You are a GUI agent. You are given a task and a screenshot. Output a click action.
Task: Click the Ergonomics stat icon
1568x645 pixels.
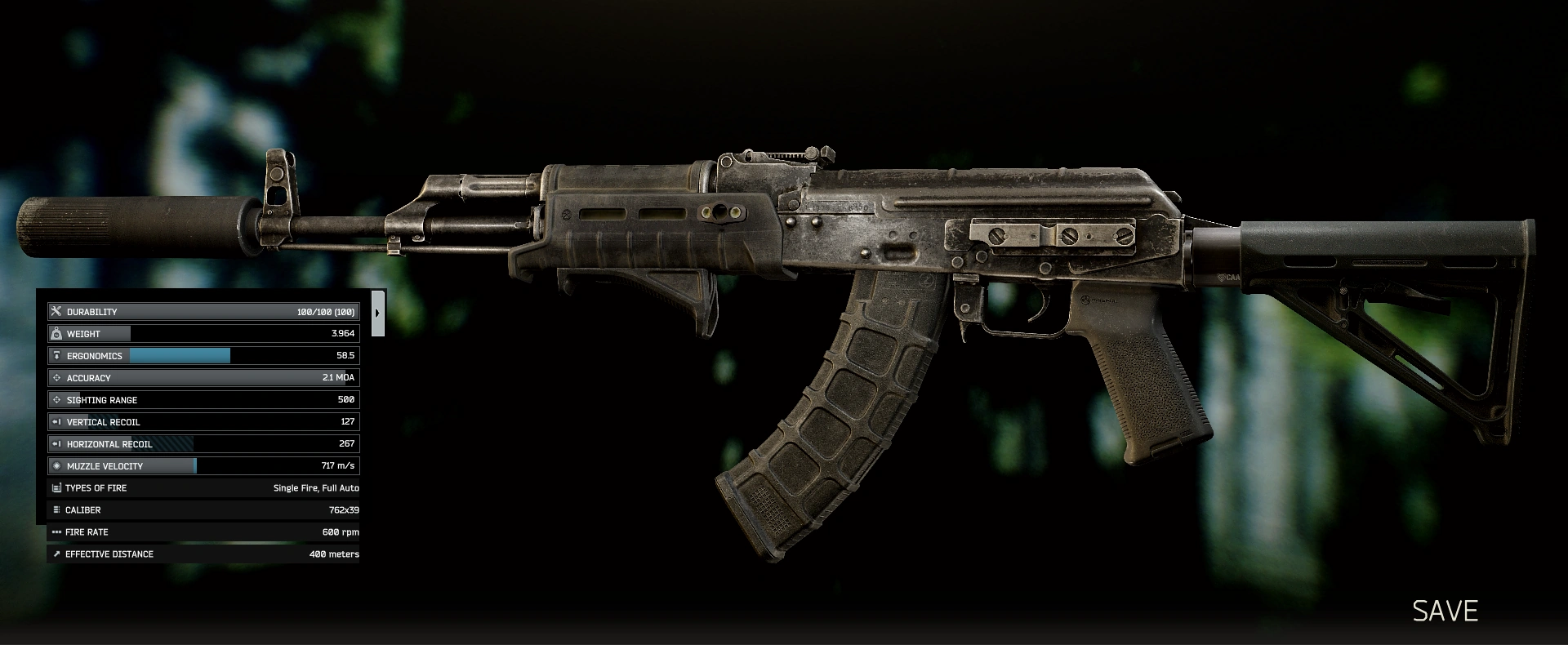(x=56, y=355)
